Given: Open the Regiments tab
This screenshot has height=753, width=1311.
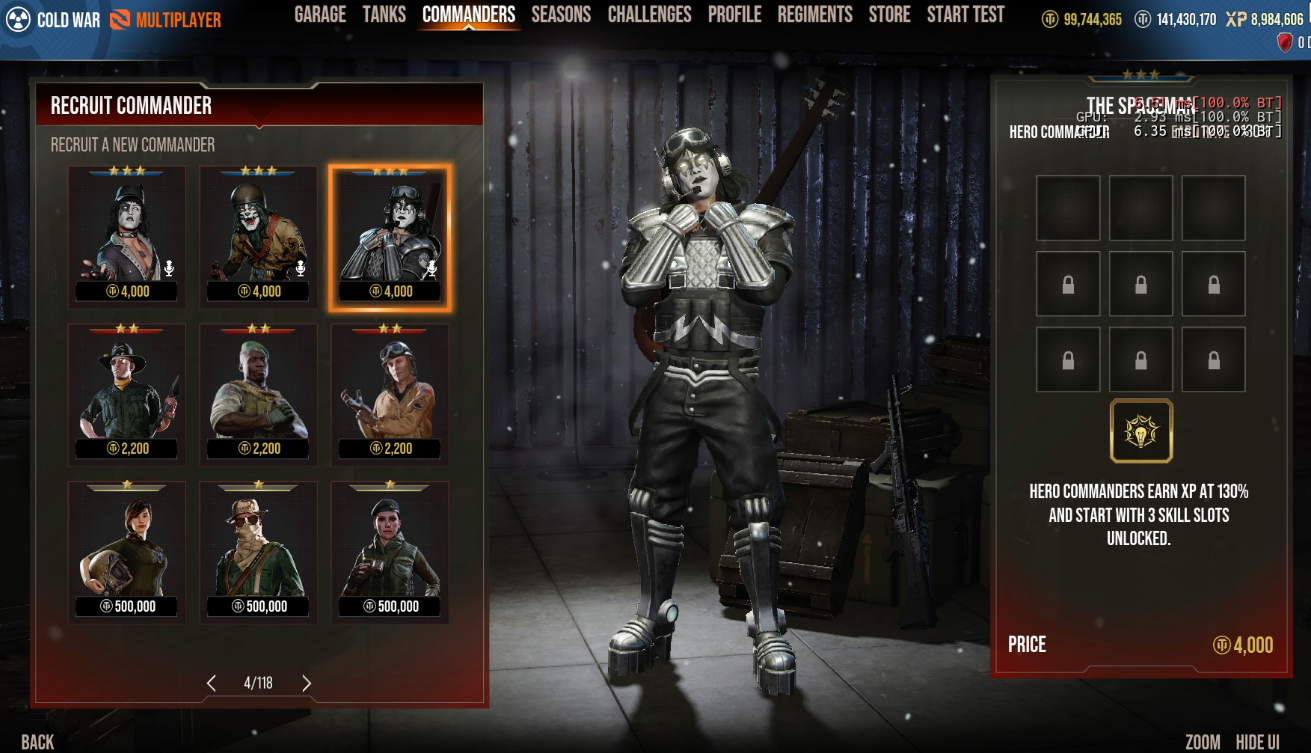Looking at the screenshot, I should pyautogui.click(x=815, y=14).
